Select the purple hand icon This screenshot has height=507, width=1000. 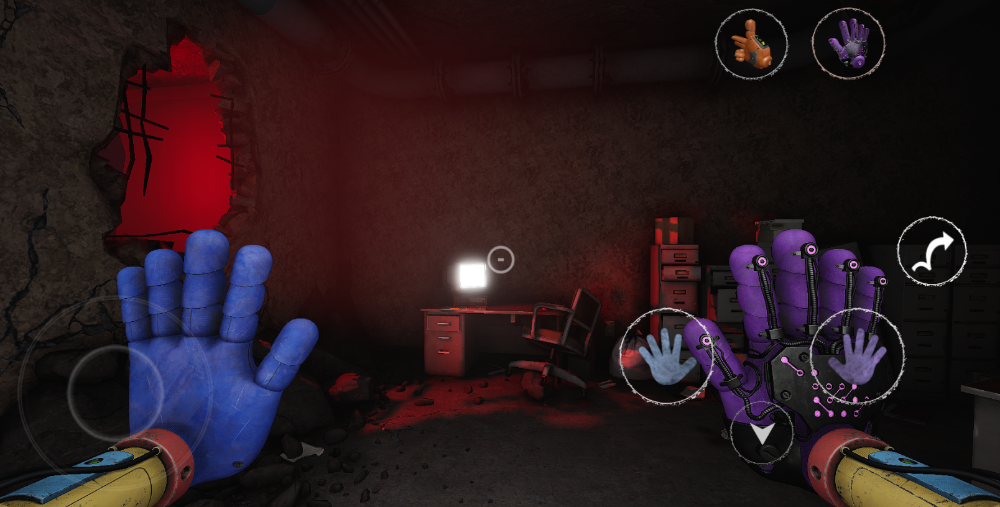(x=848, y=43)
